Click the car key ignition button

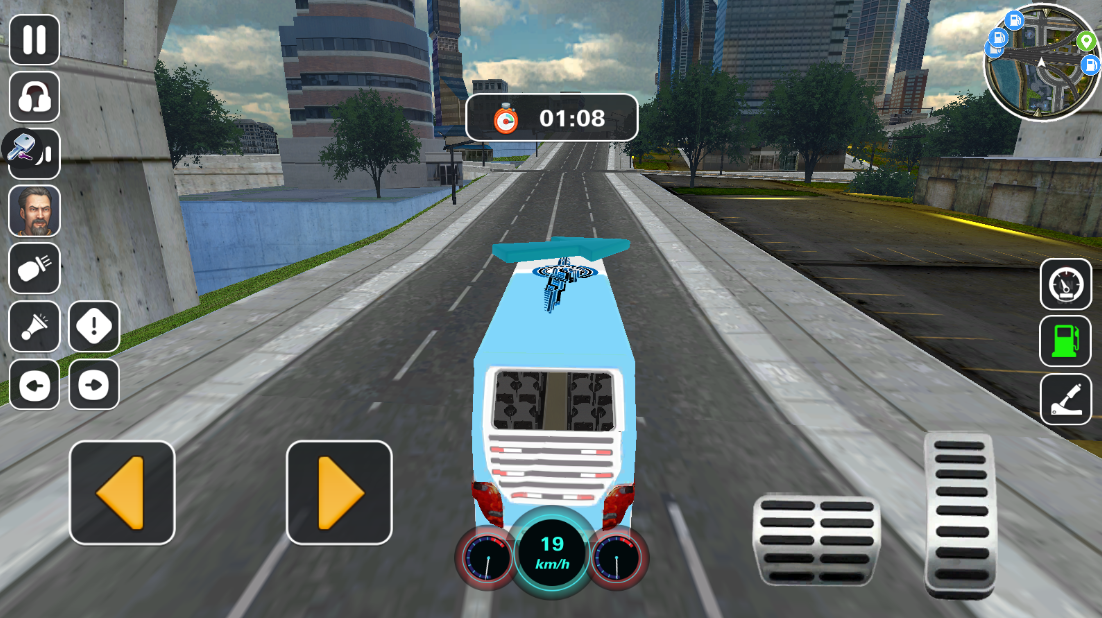pos(32,153)
